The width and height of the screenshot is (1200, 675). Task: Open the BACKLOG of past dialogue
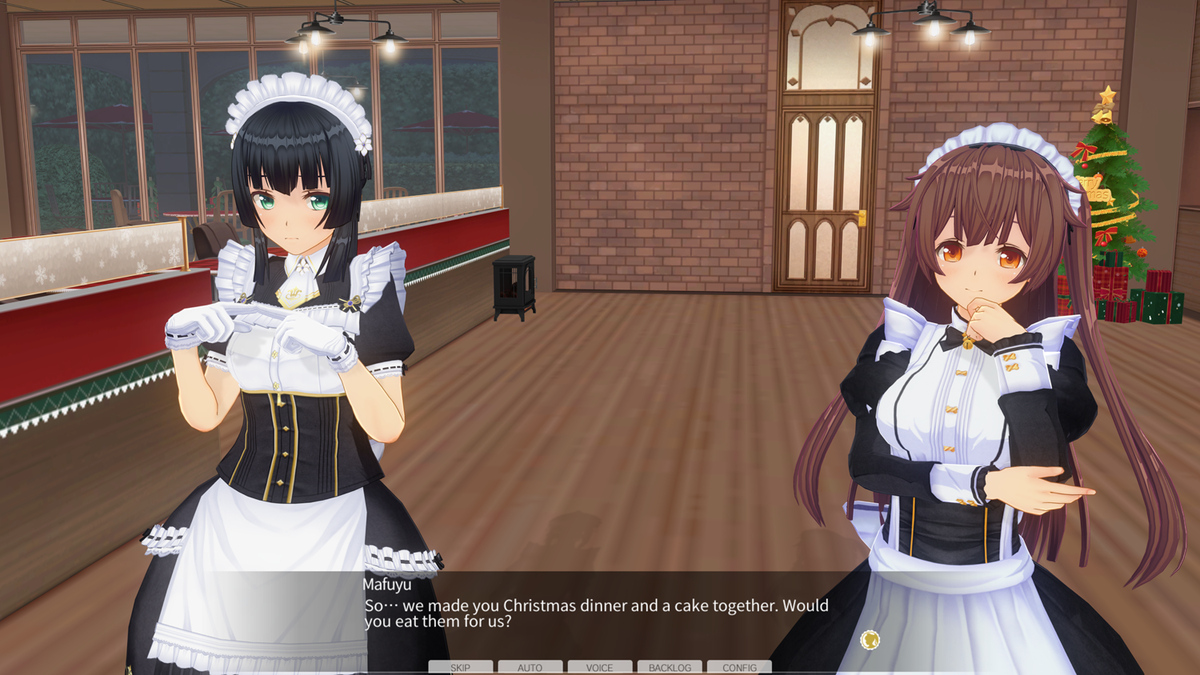pyautogui.click(x=669, y=667)
